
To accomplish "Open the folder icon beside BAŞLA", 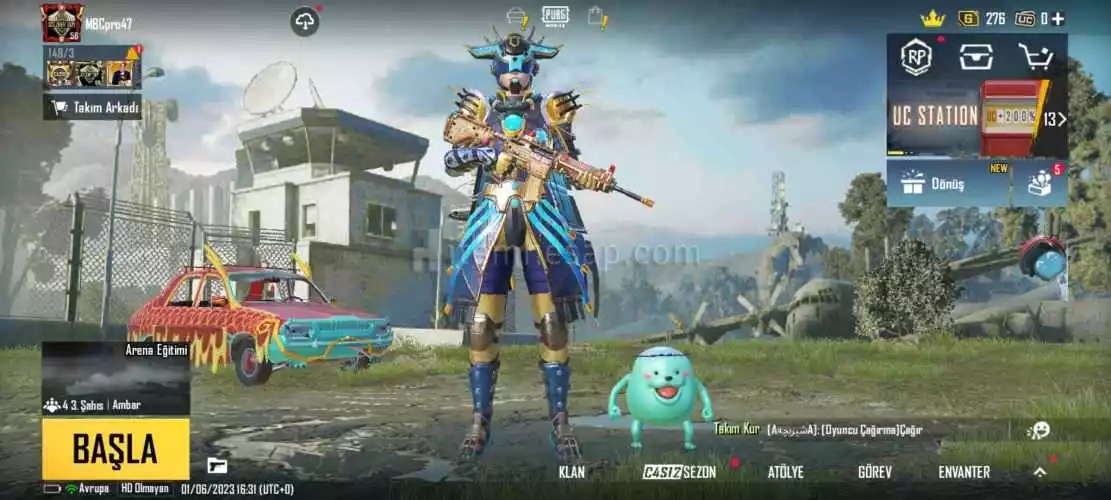I will tap(217, 465).
